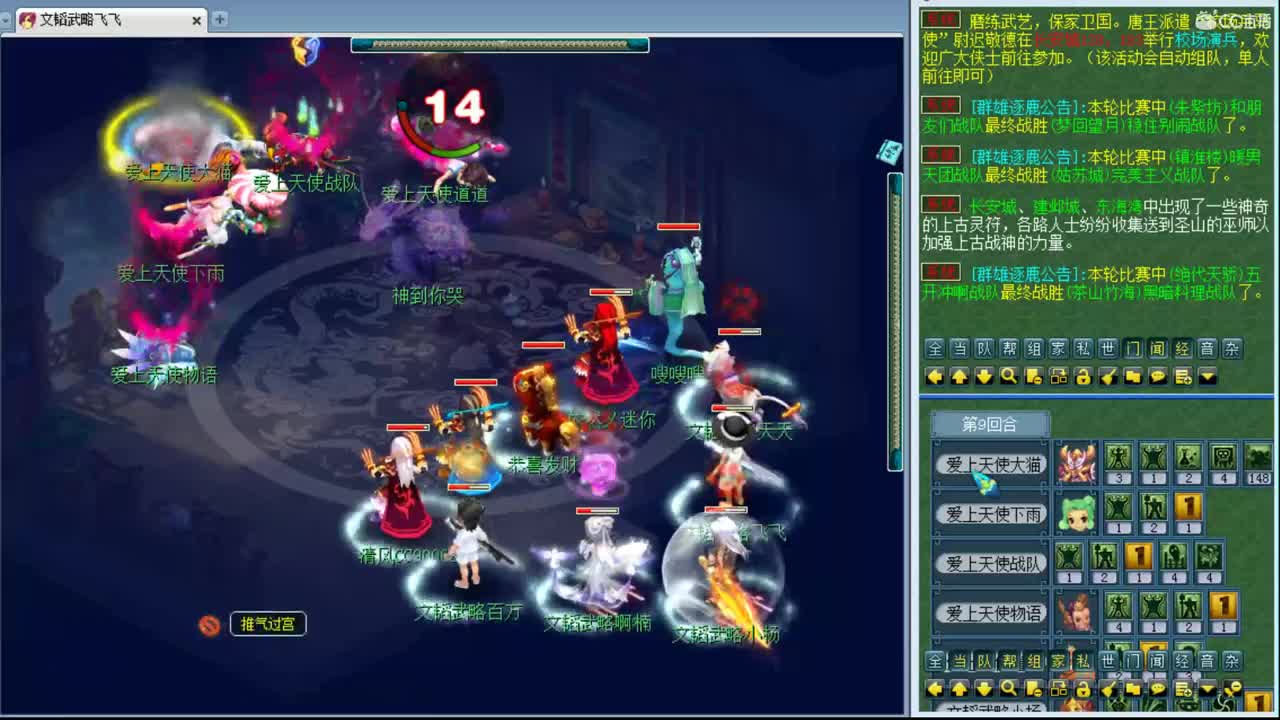Click the pointer icon in the chat toolbar
This screenshot has height=720, width=1280.
click(x=1110, y=378)
